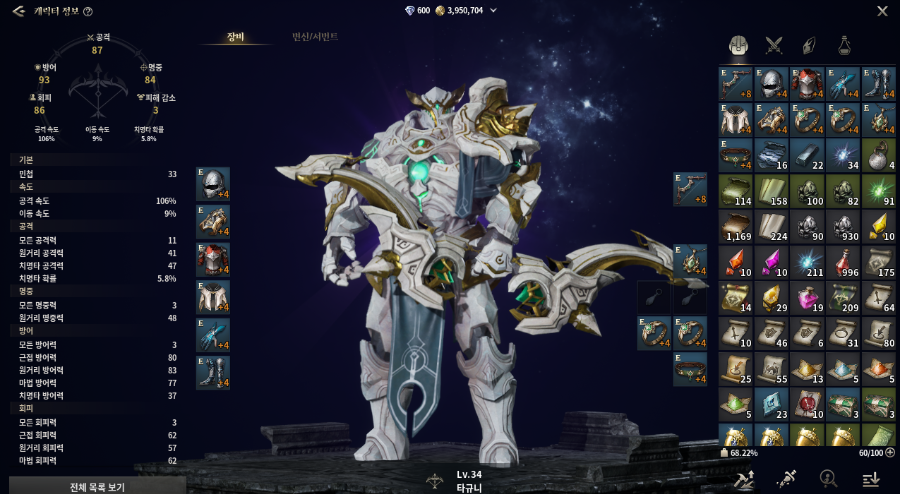Select the 장비 equipment tab
This screenshot has height=494, width=900.
point(235,37)
